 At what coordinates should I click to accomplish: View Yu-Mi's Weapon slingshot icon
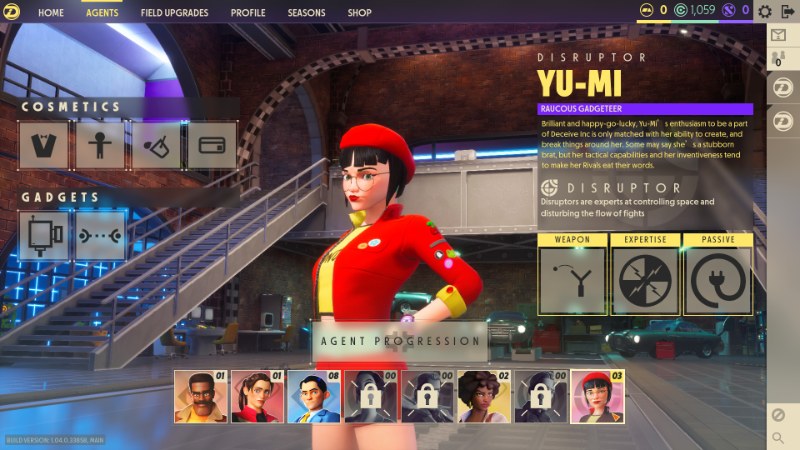coord(572,280)
